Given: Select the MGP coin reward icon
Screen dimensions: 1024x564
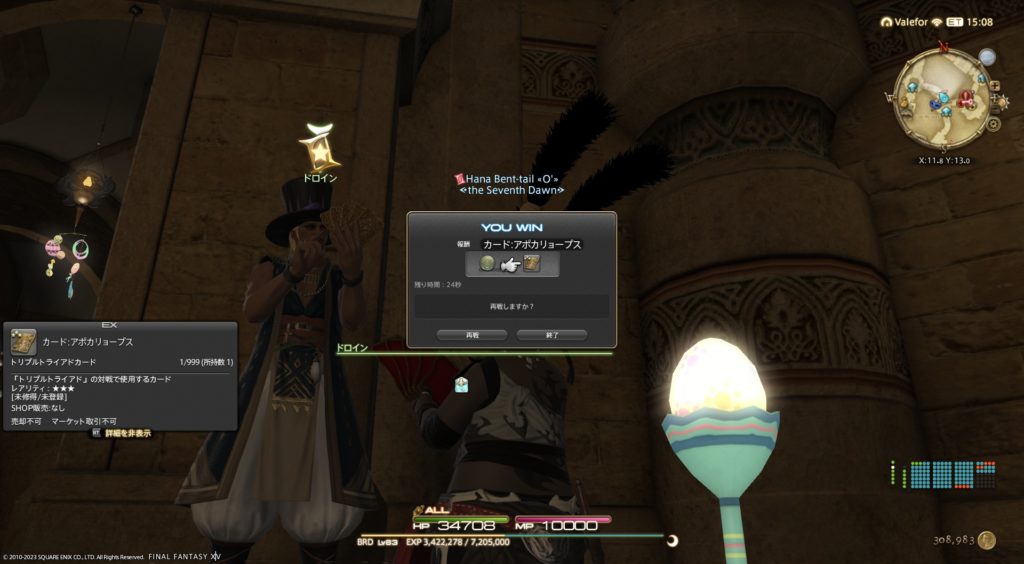Looking at the screenshot, I should coord(488,264).
